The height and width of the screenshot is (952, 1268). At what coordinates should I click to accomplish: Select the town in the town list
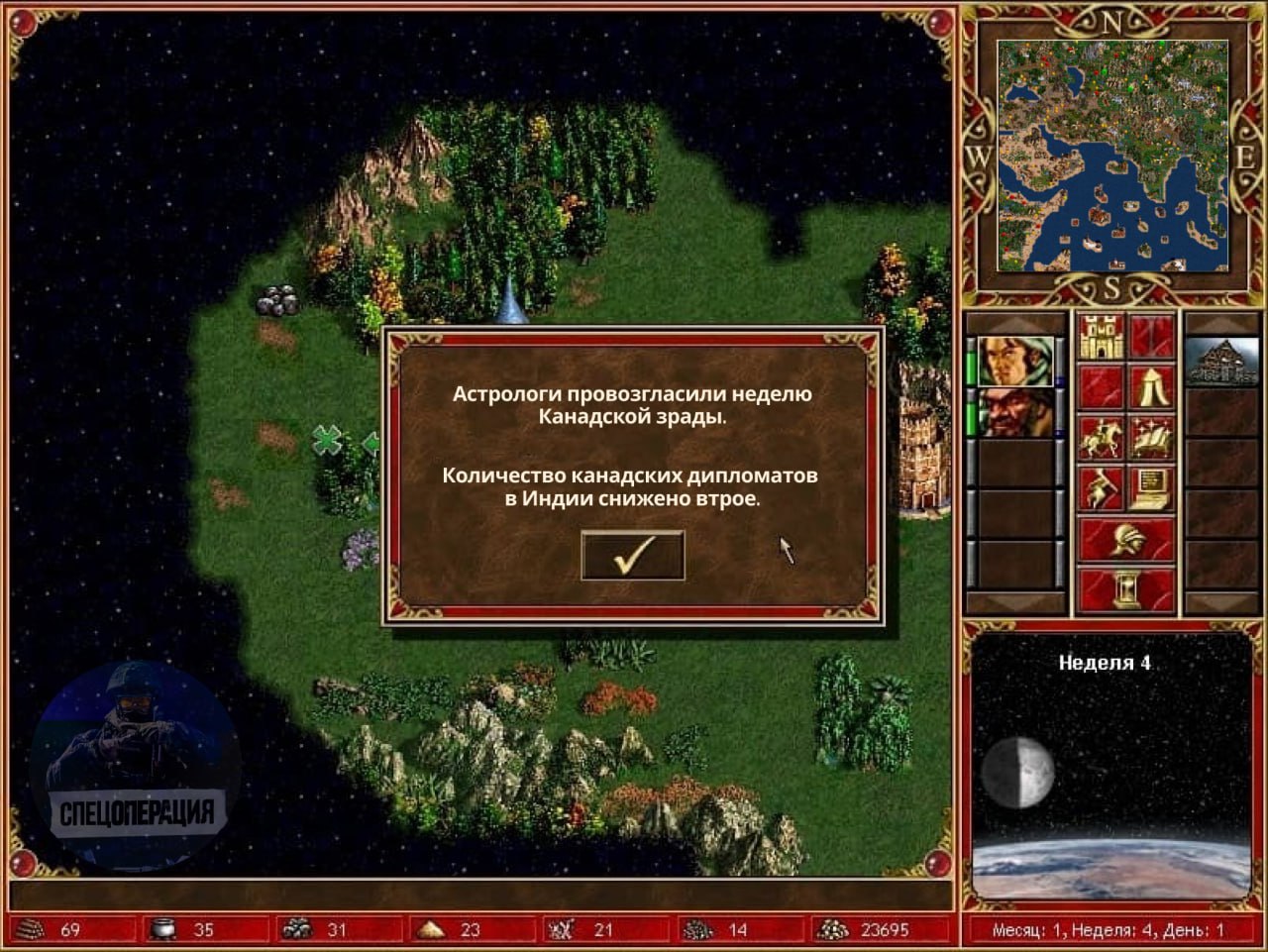(1221, 361)
